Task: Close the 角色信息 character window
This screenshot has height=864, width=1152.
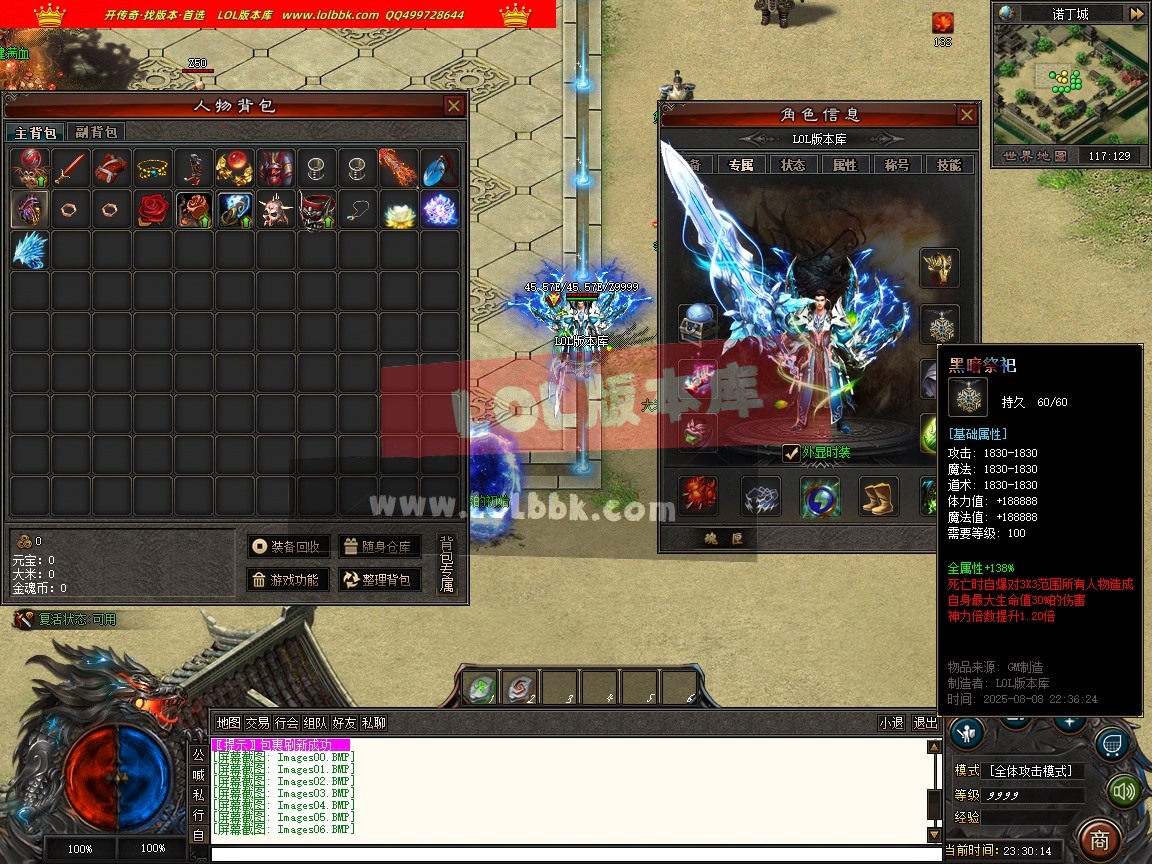Action: click(x=966, y=115)
